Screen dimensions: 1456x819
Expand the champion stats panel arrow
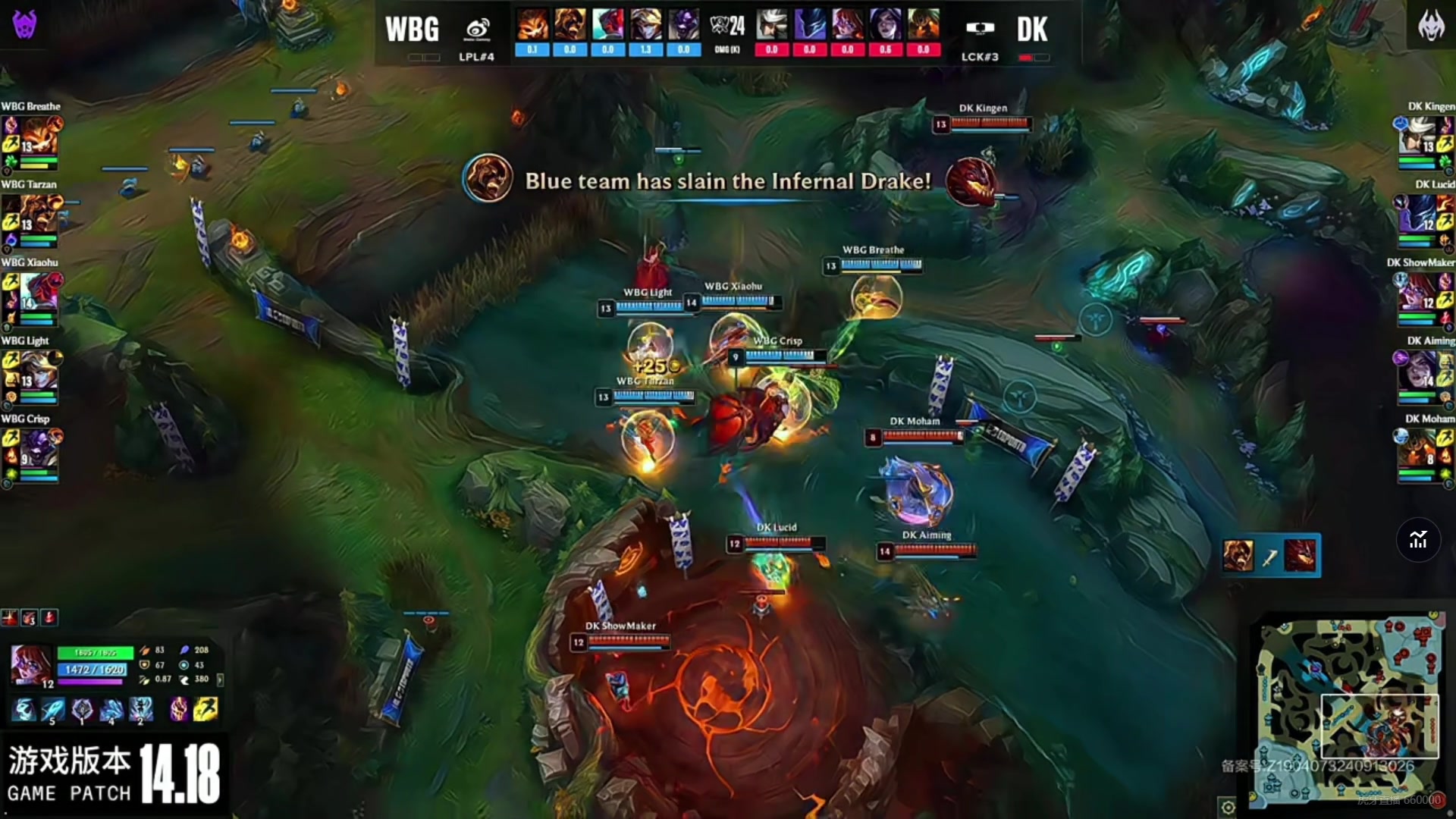coord(221,679)
